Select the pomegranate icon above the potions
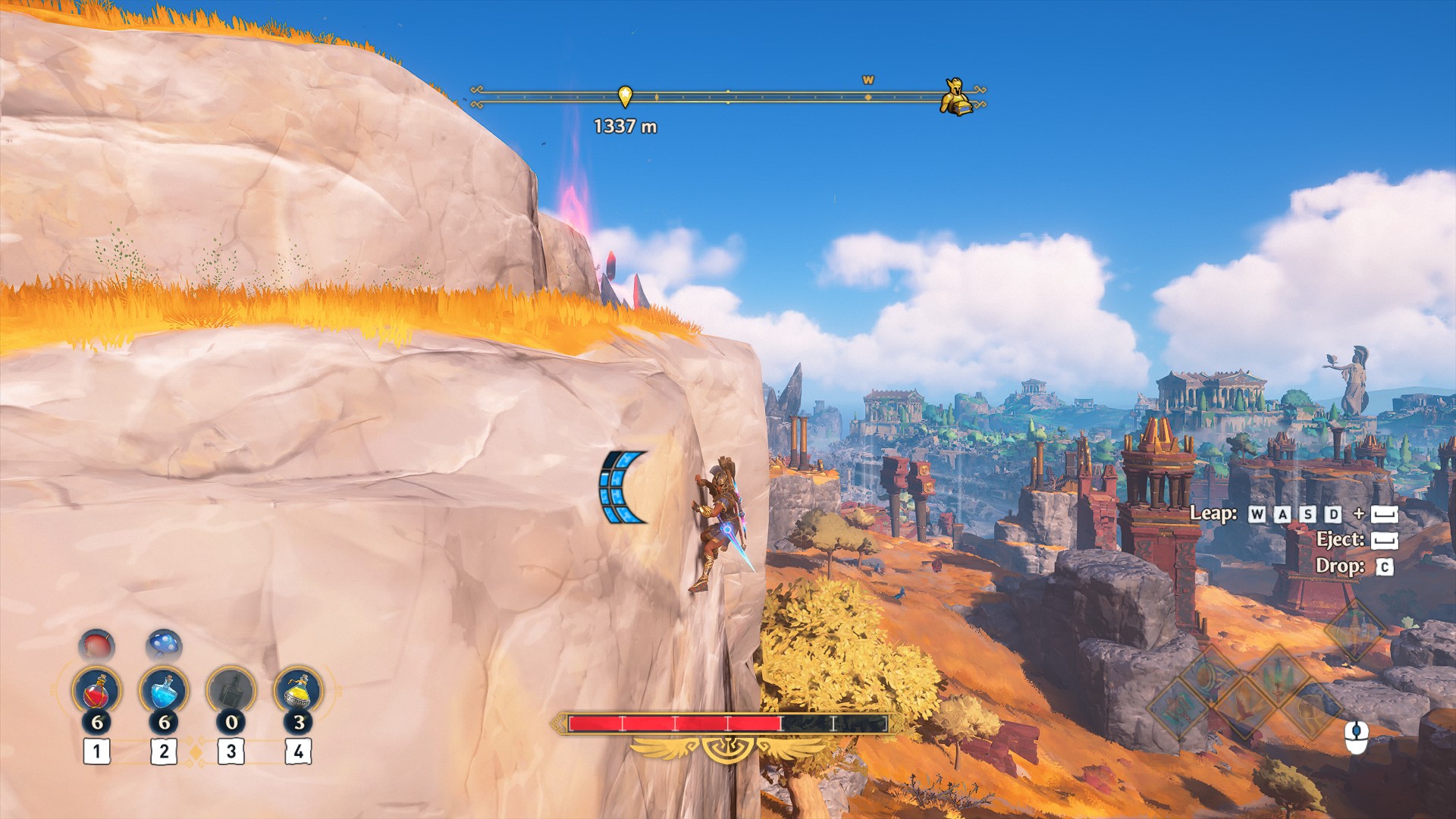 (x=96, y=646)
